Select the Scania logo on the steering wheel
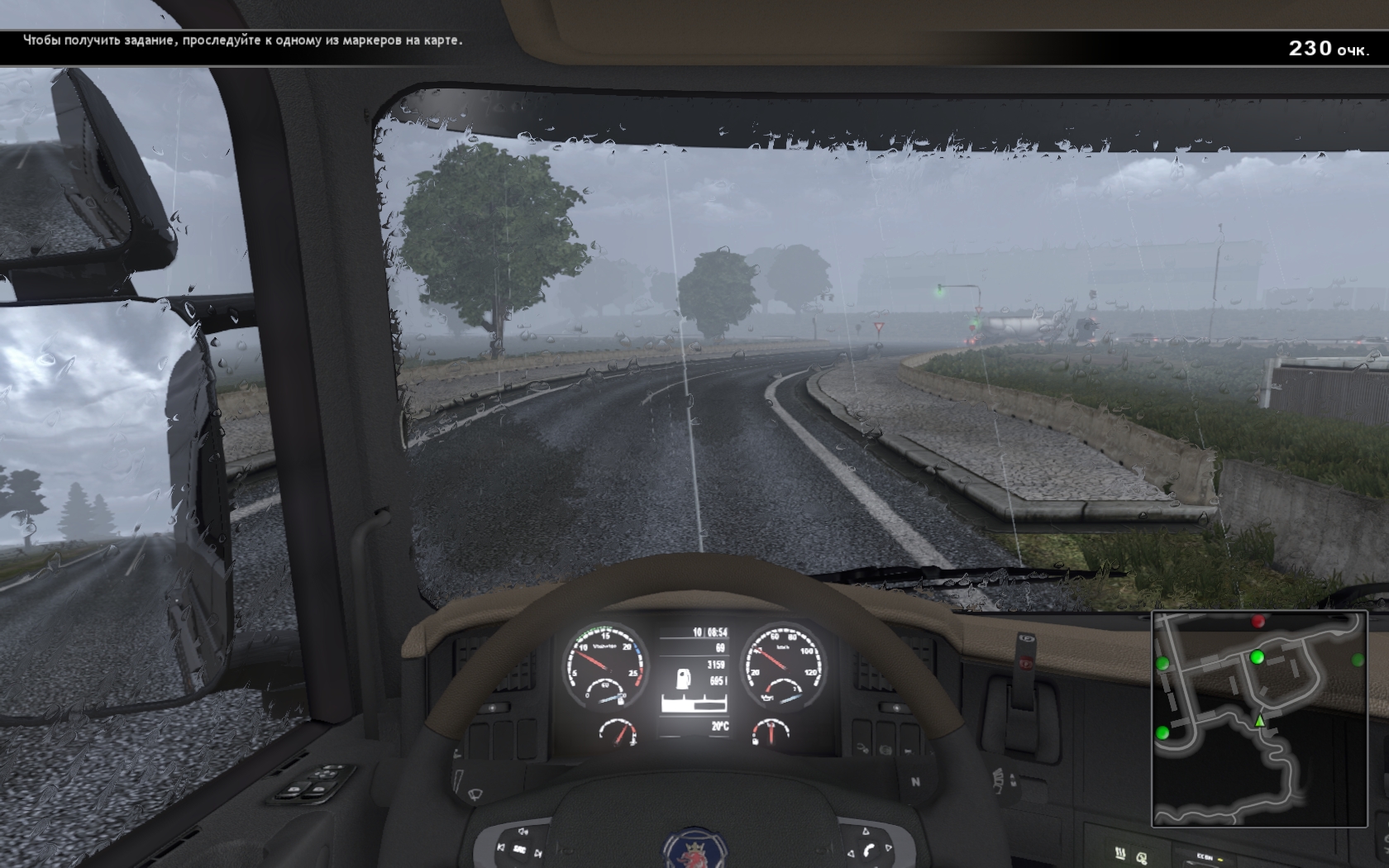 [x=696, y=856]
